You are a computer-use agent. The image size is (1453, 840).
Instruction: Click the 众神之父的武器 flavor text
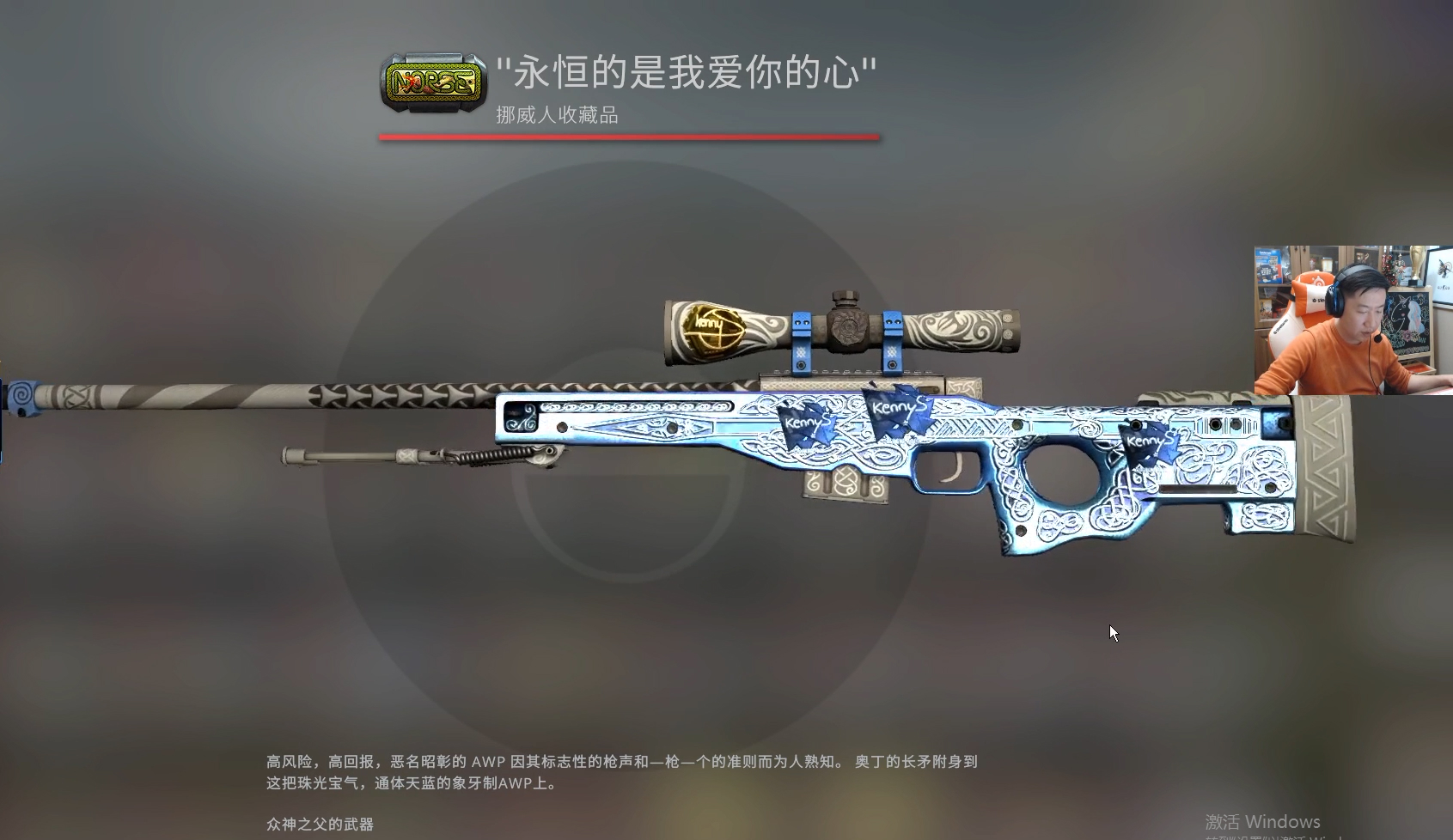(x=318, y=824)
